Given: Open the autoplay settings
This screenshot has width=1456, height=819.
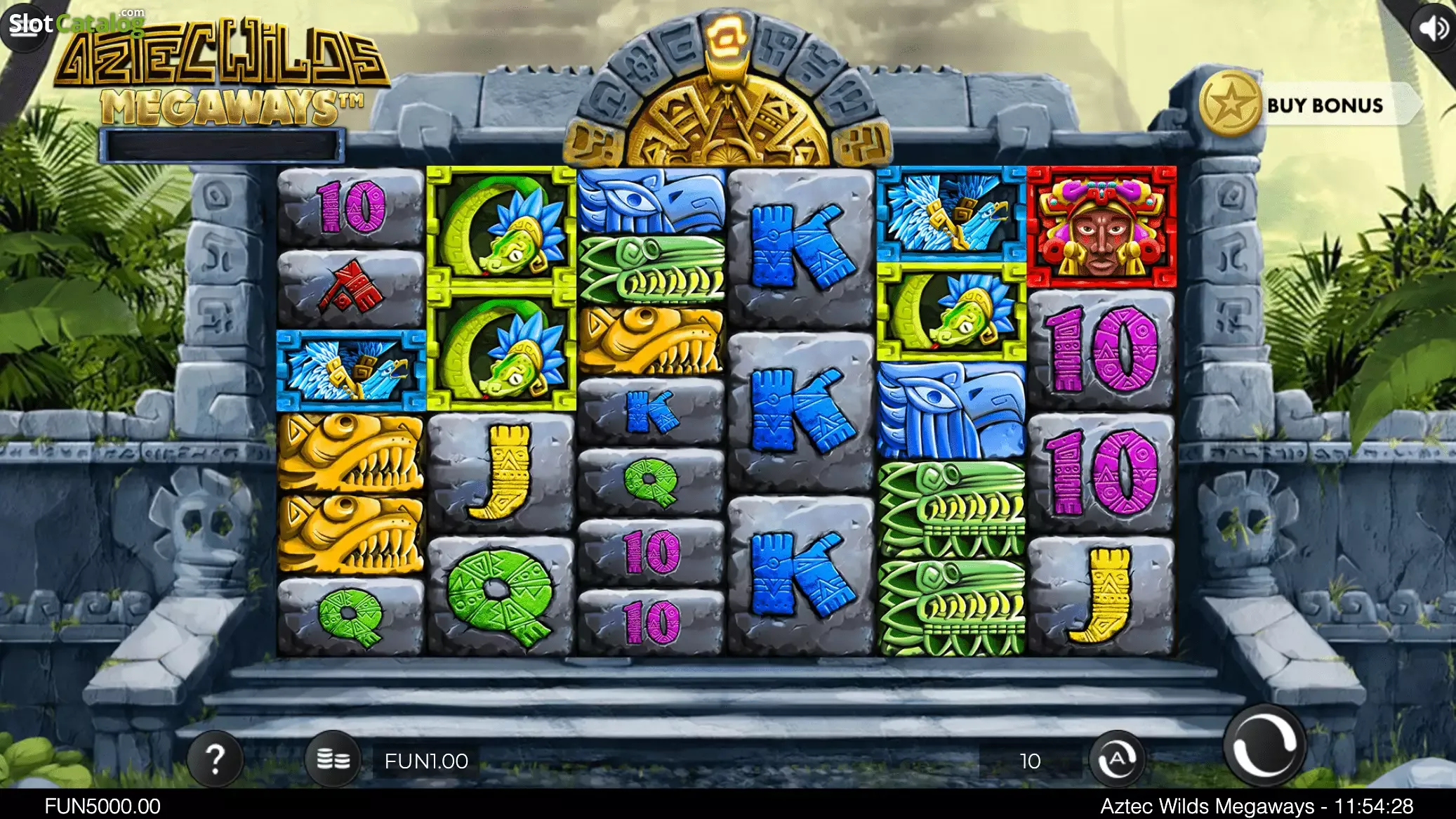Looking at the screenshot, I should [x=1117, y=760].
